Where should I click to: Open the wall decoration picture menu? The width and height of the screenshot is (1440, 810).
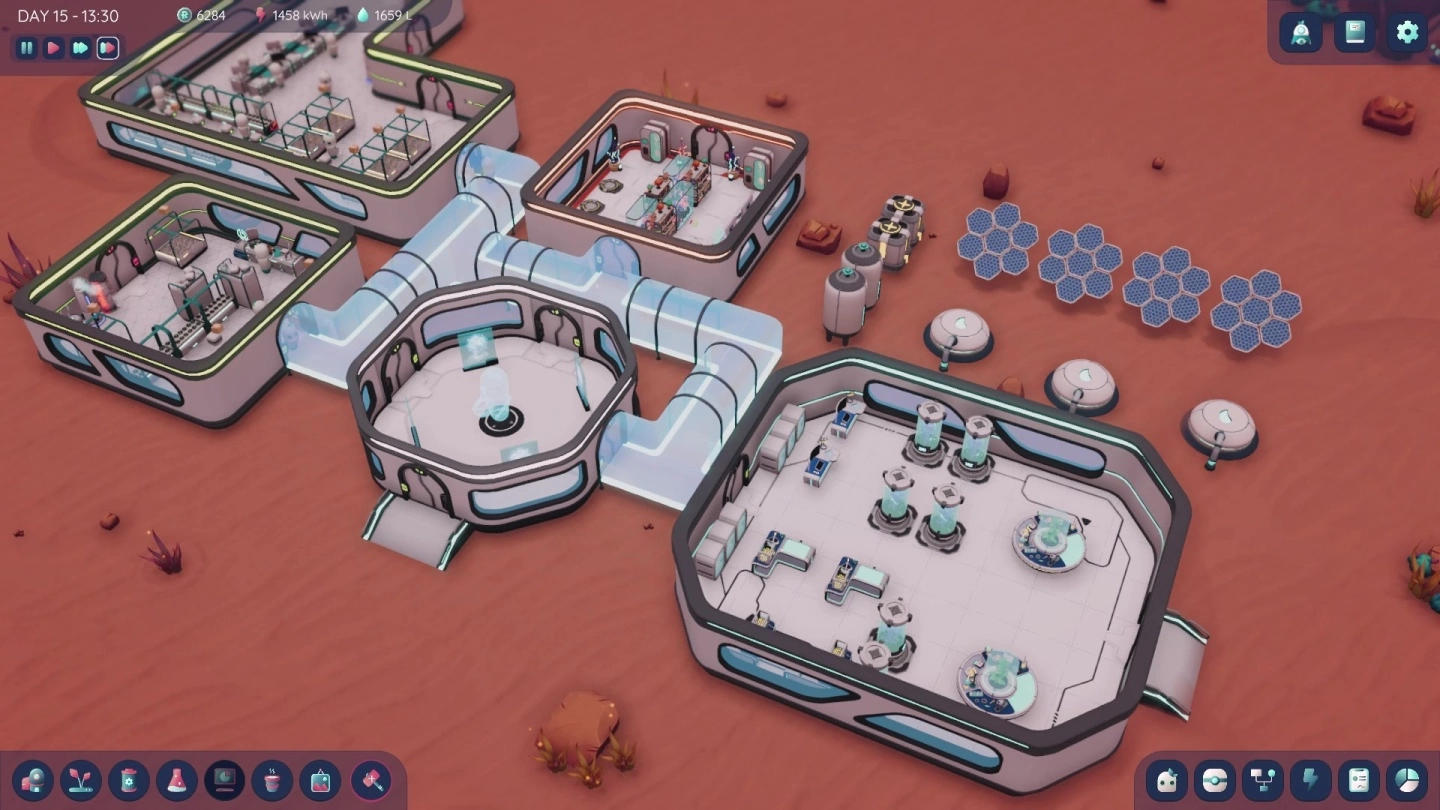tap(320, 781)
